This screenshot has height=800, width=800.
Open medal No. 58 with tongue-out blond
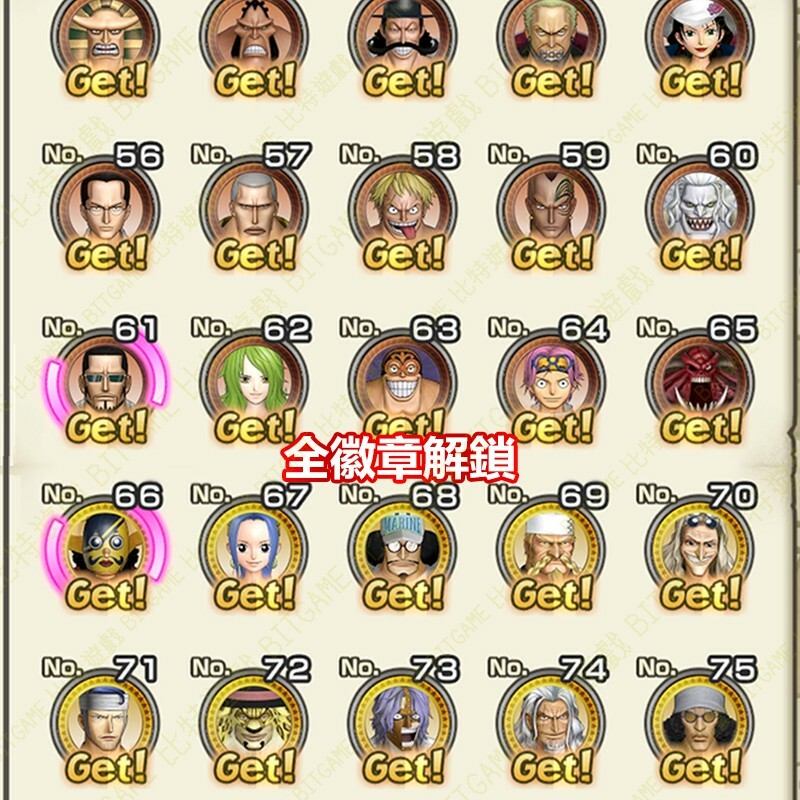tap(402, 209)
